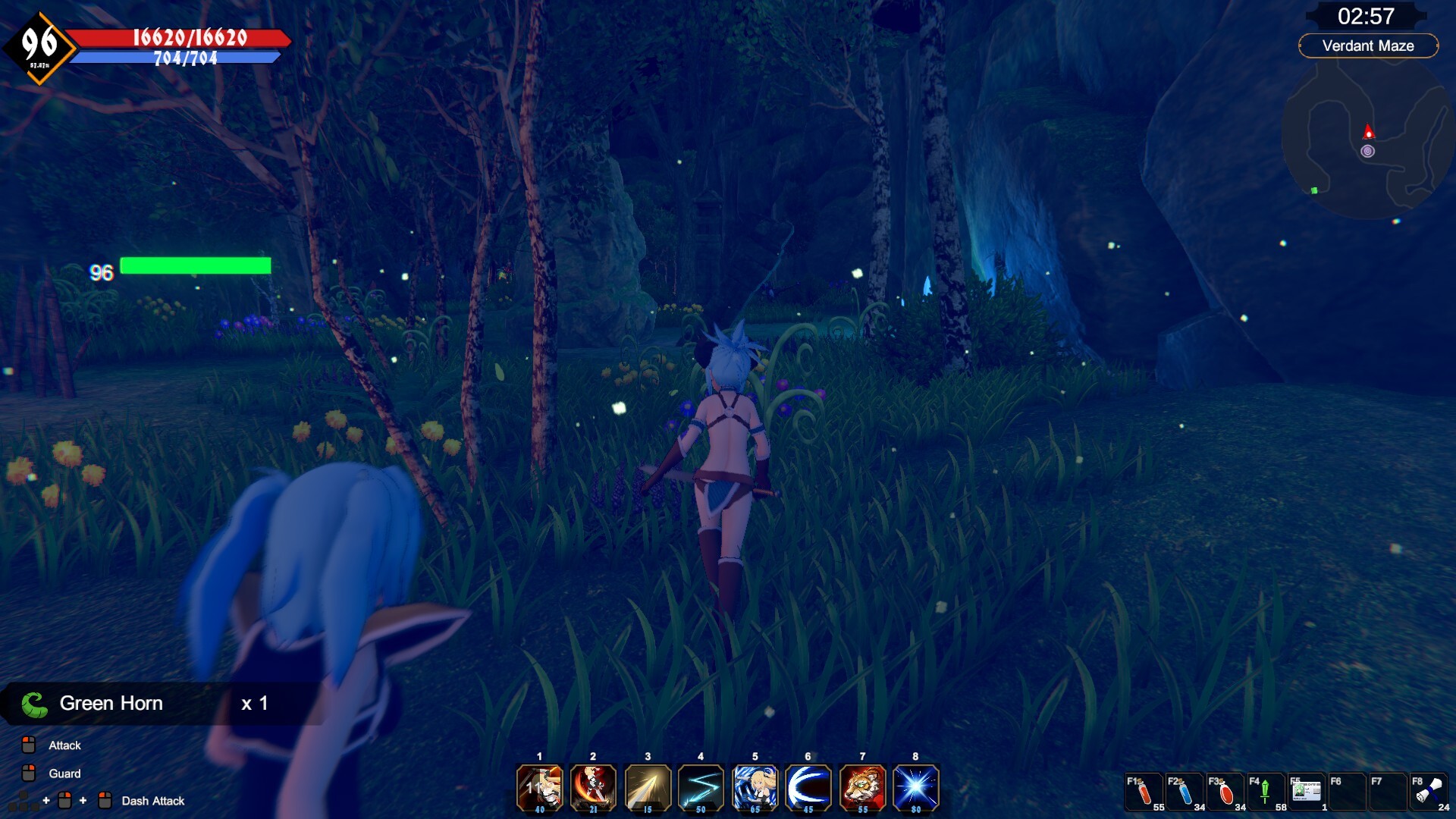Screen dimensions: 1456x819
Task: Use the thin red potion vial
Action: [x=1144, y=793]
